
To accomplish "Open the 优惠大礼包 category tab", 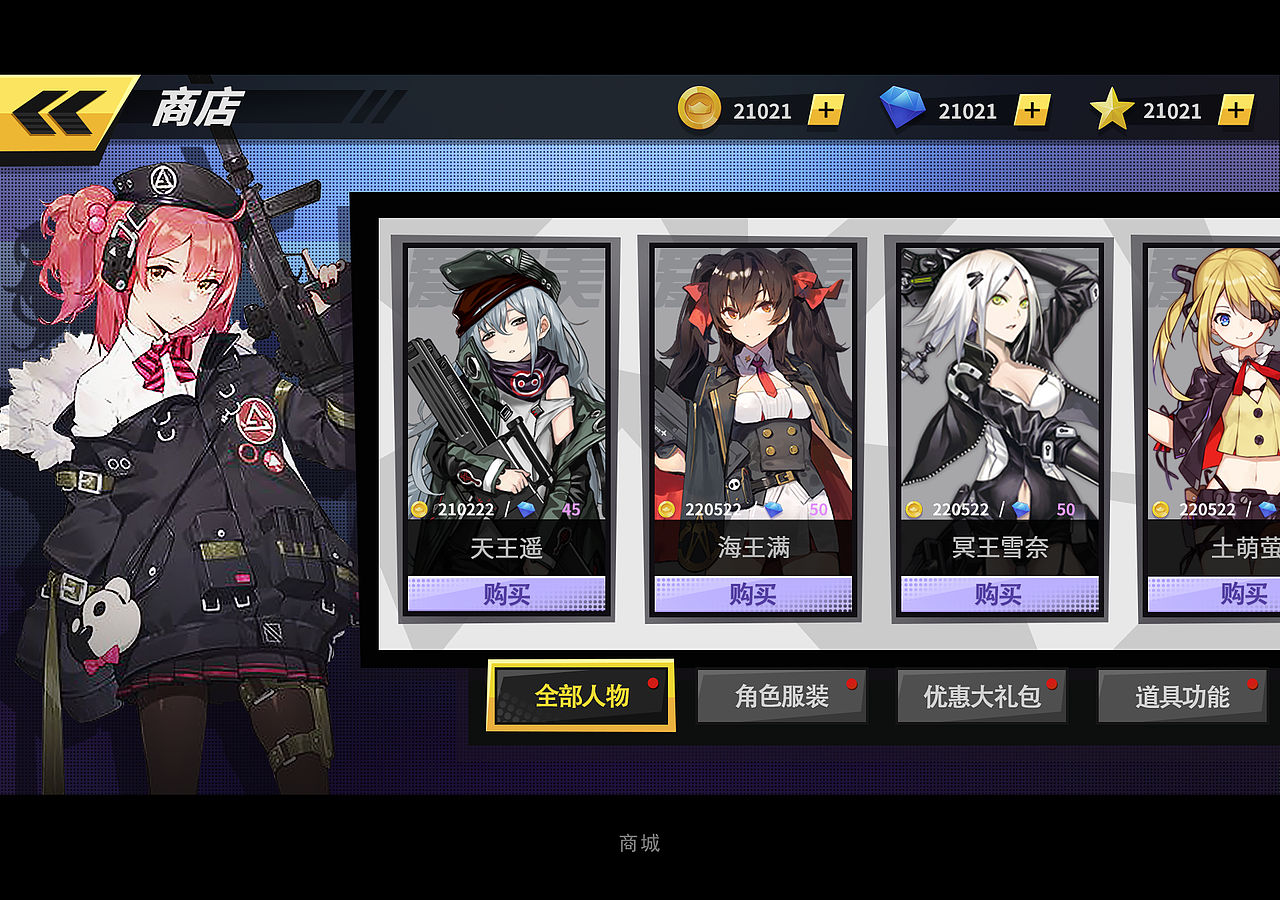I will click(982, 695).
